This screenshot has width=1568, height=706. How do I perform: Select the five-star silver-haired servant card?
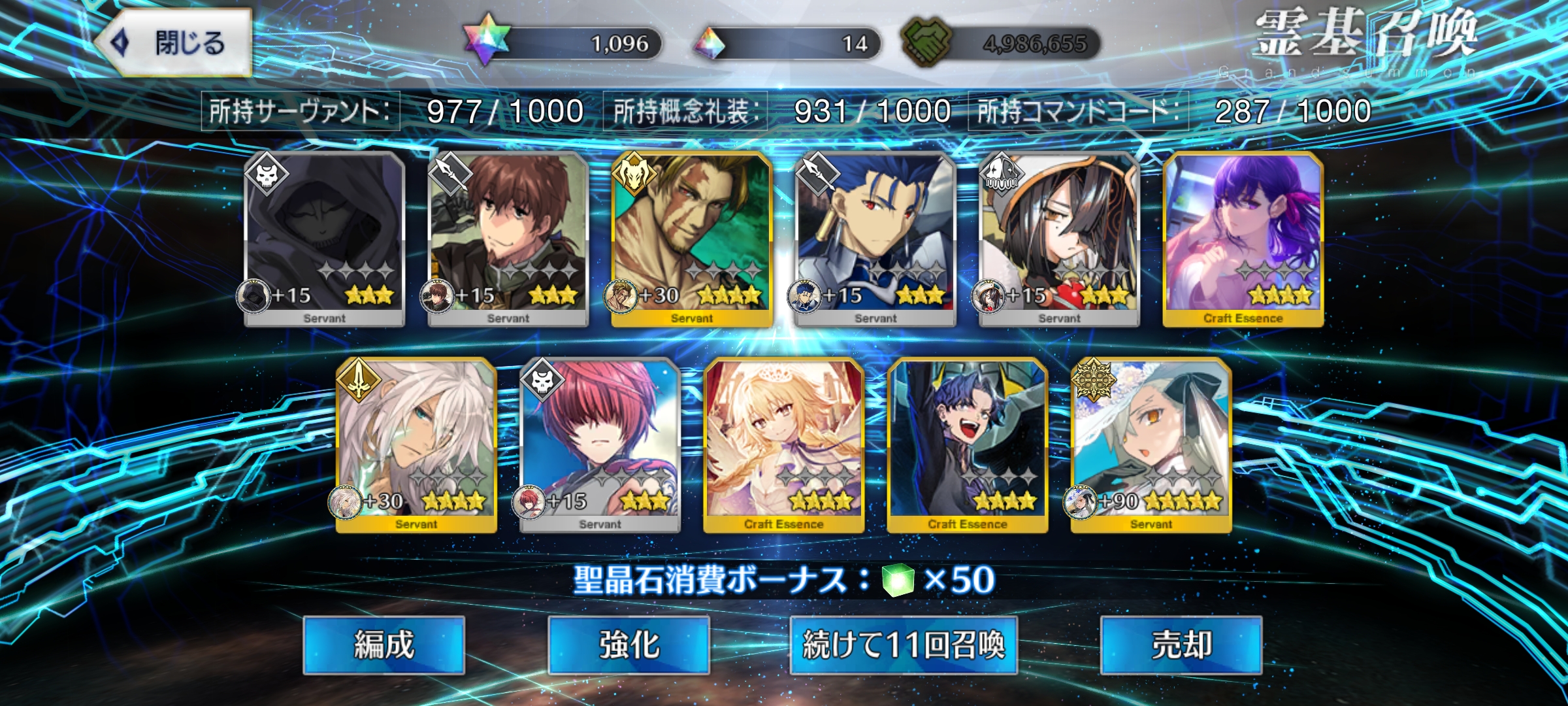1151,445
